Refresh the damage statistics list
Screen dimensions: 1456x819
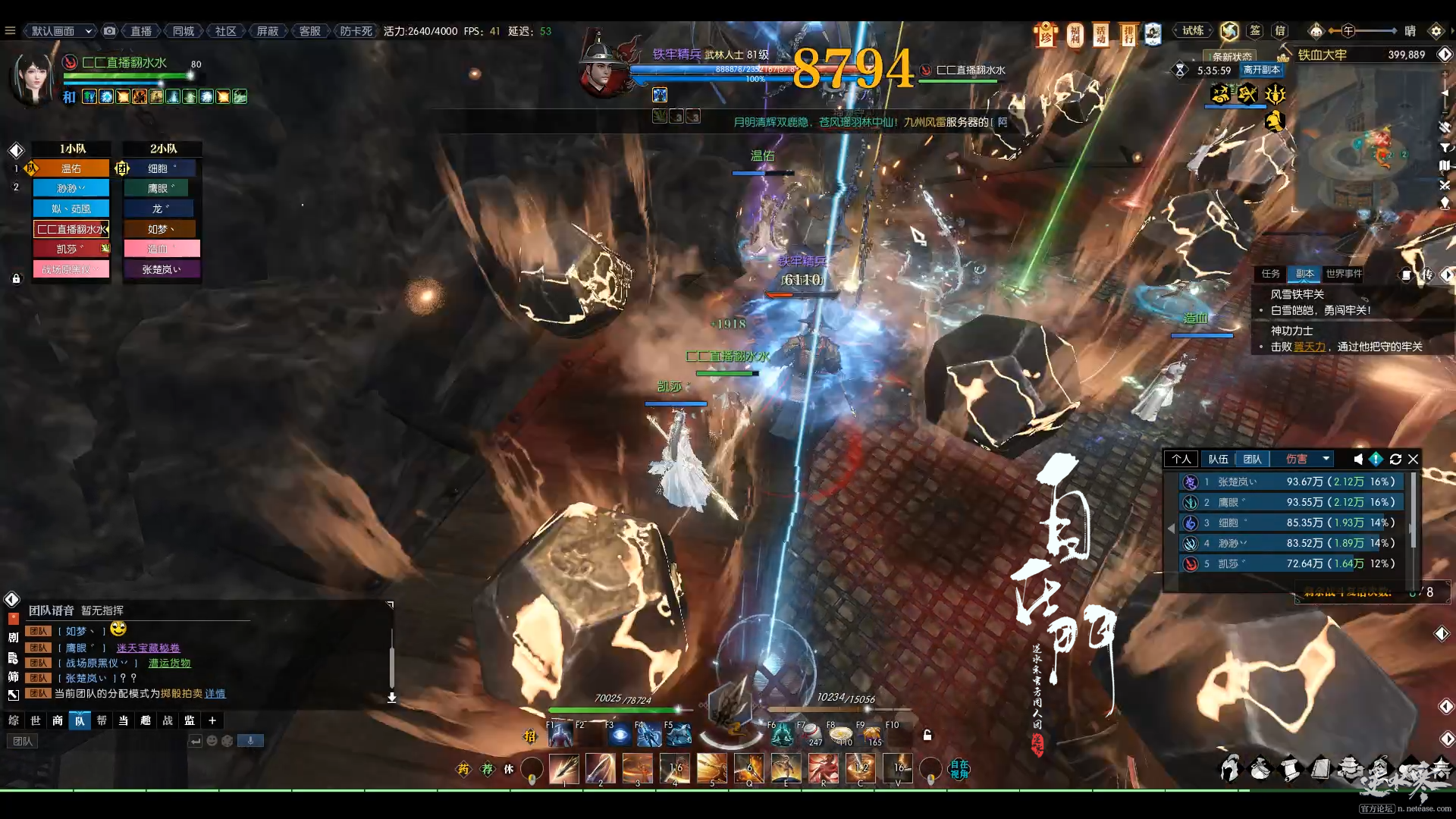(x=1395, y=459)
